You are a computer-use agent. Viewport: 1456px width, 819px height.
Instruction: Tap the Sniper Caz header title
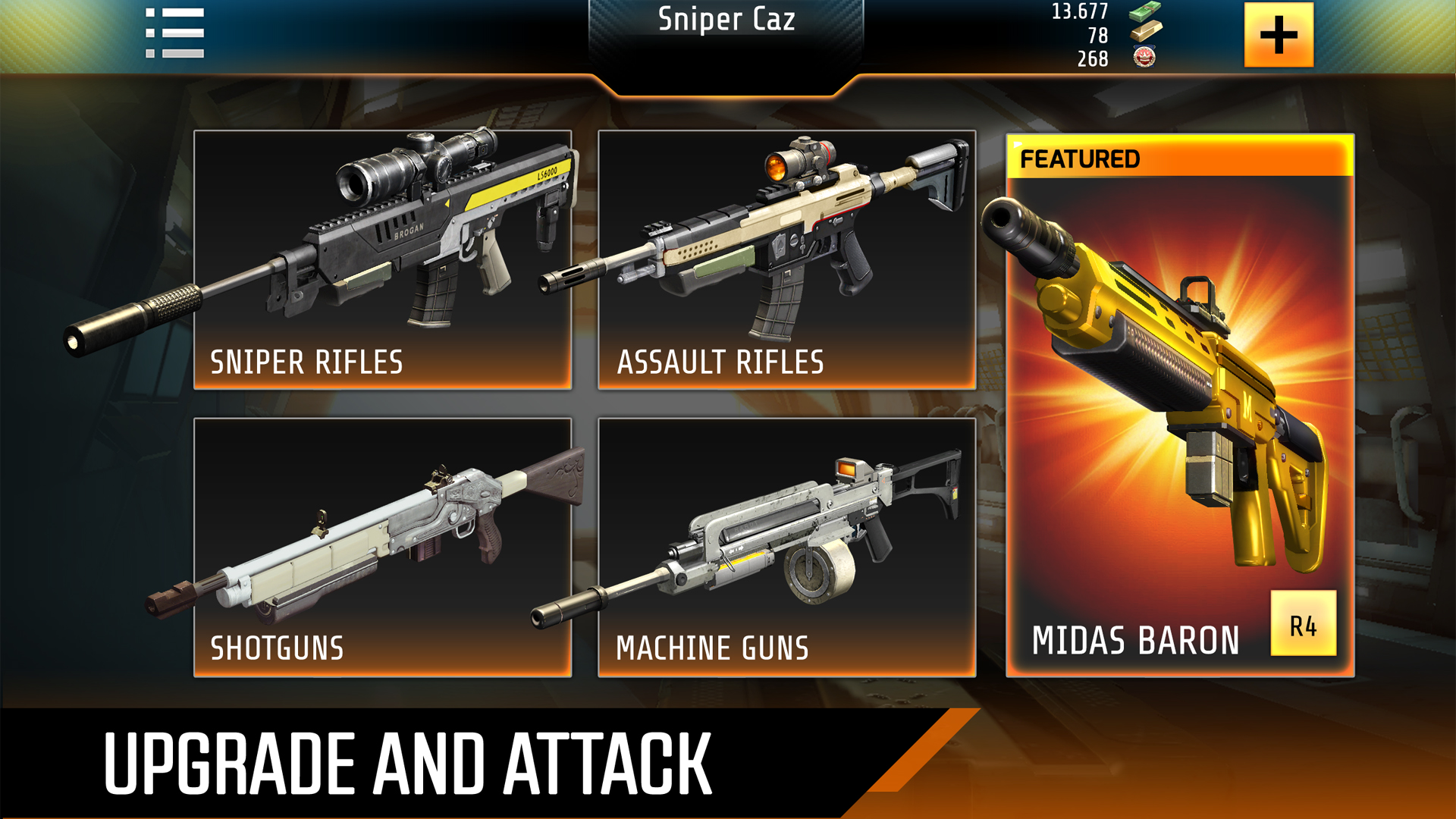[728, 20]
